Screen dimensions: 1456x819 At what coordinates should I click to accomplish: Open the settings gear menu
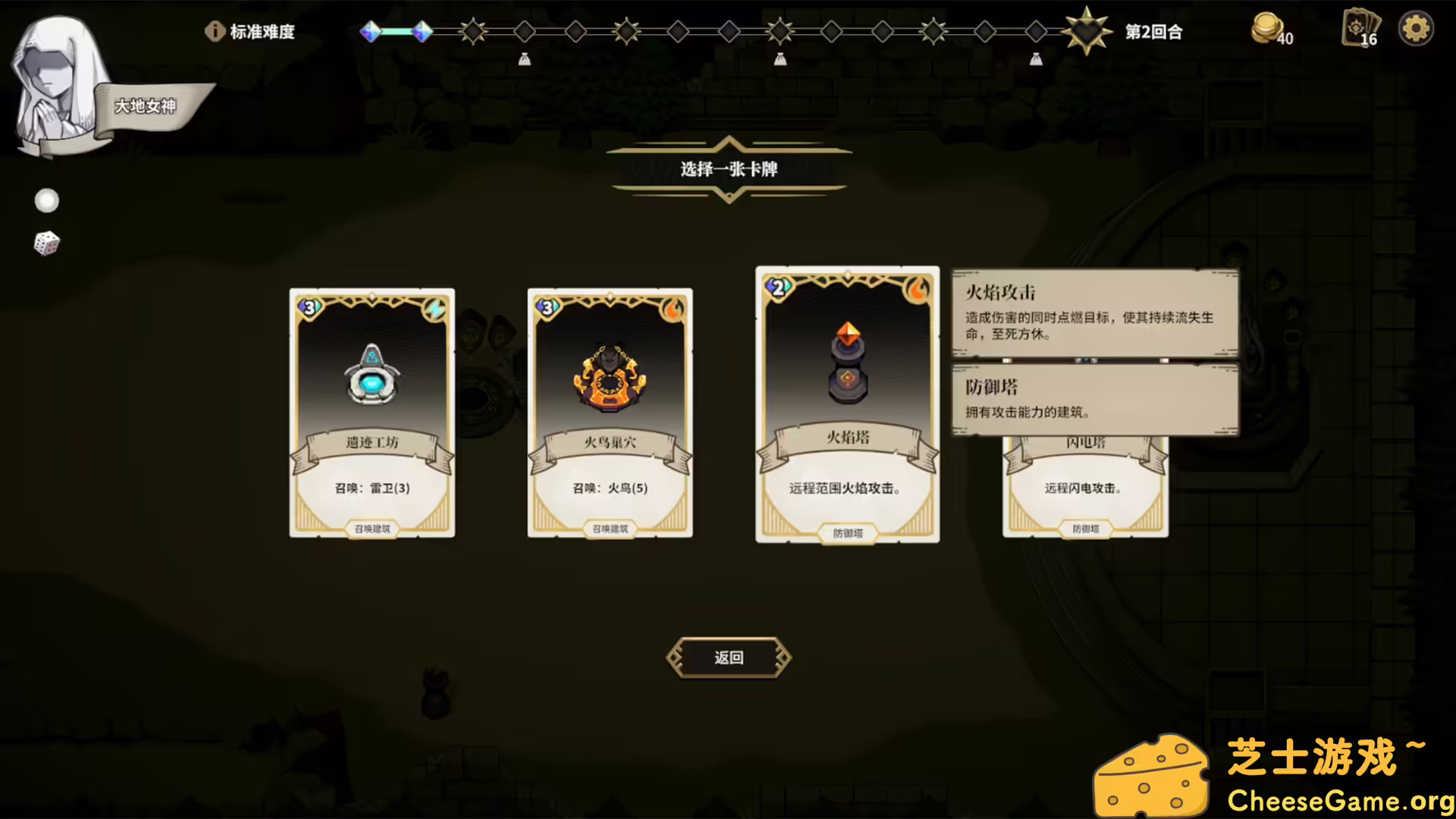[x=1415, y=28]
